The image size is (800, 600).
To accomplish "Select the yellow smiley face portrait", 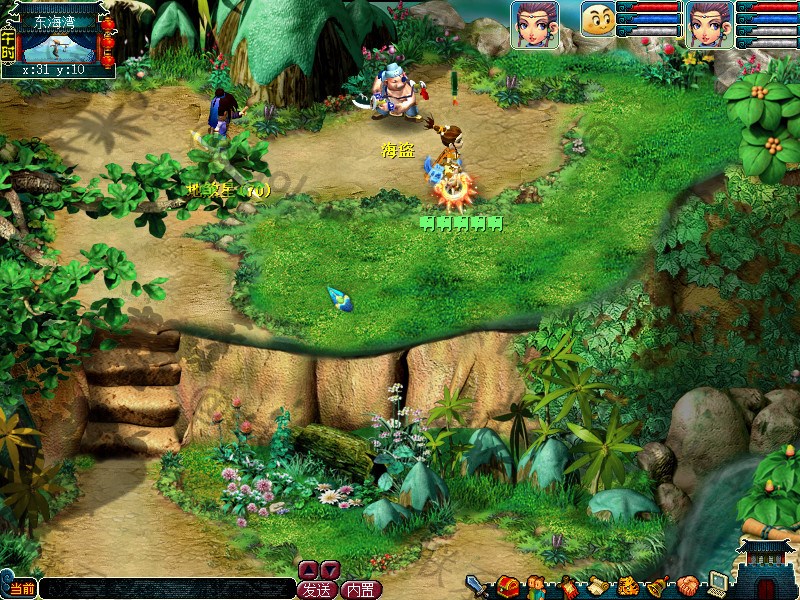I will [598, 20].
